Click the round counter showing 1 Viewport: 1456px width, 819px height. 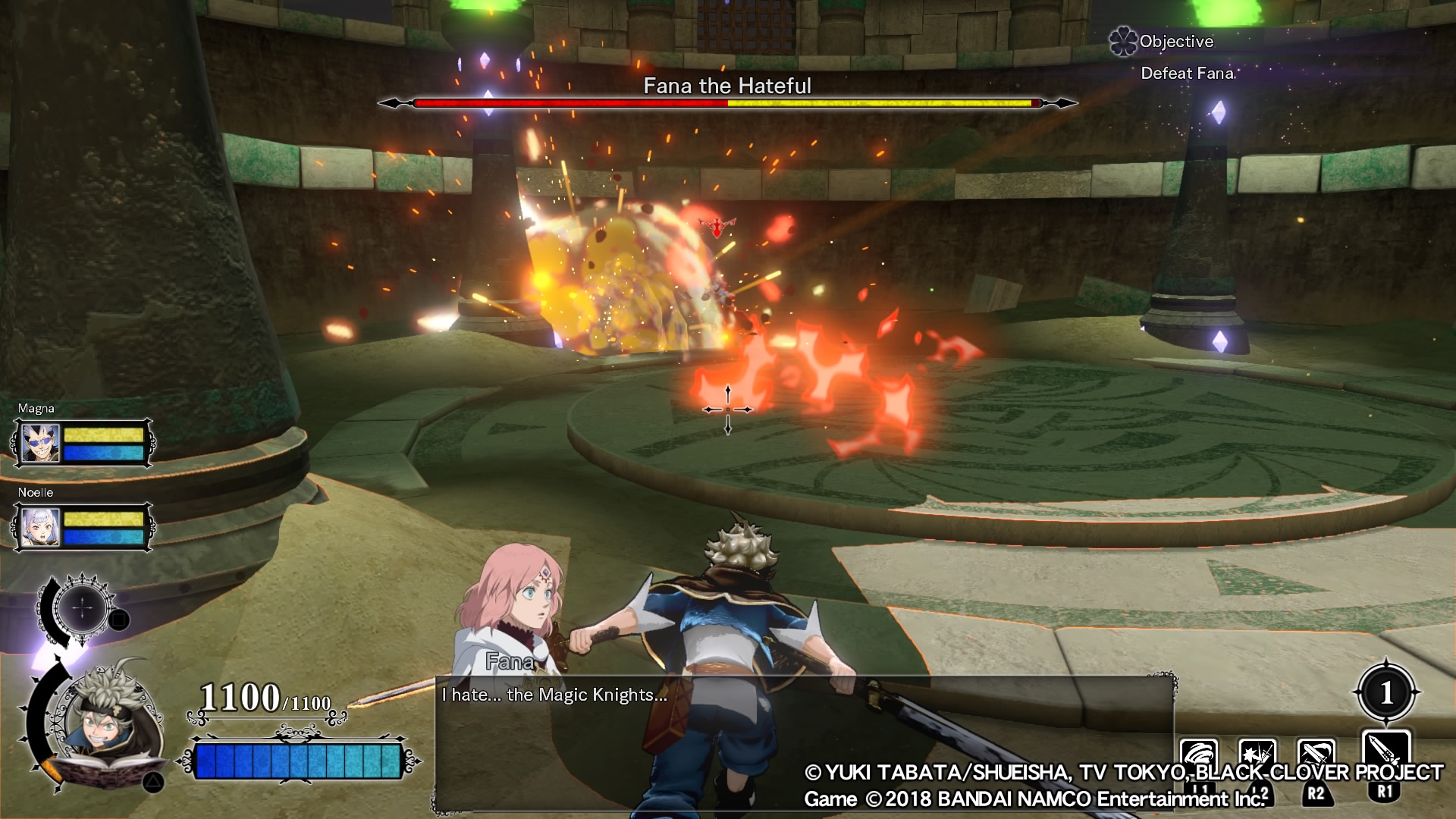[x=1386, y=692]
